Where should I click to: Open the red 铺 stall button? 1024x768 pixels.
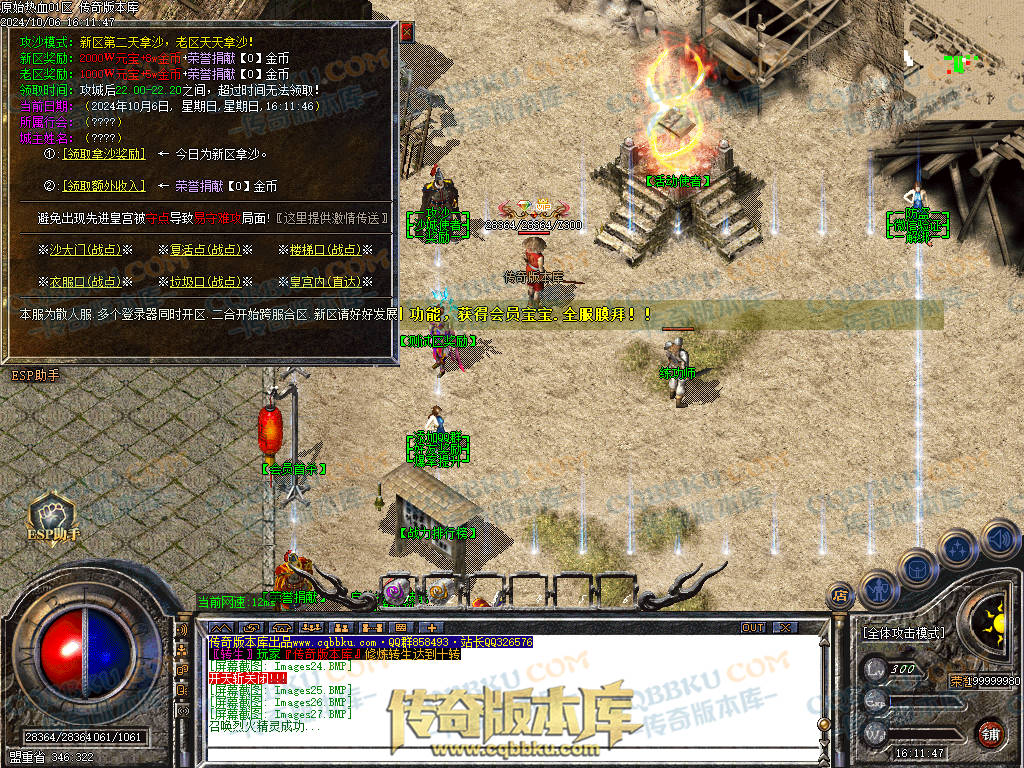(989, 733)
